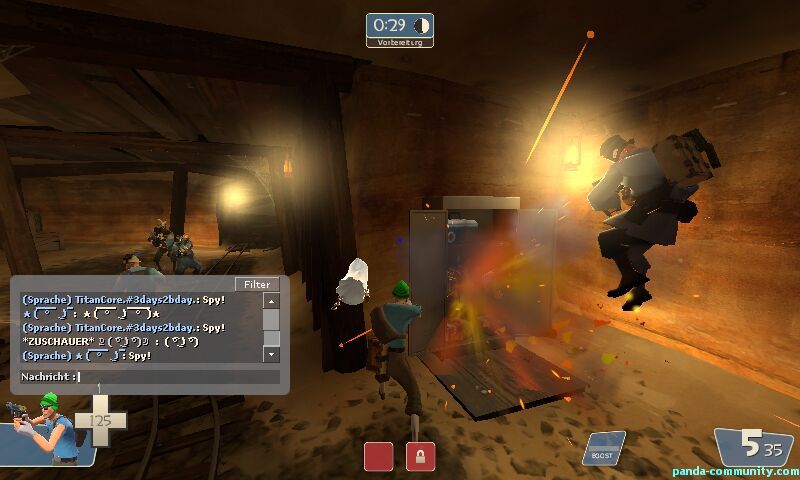Select the chat scrollbar thumb
The image size is (800, 480).
pyautogui.click(x=271, y=319)
